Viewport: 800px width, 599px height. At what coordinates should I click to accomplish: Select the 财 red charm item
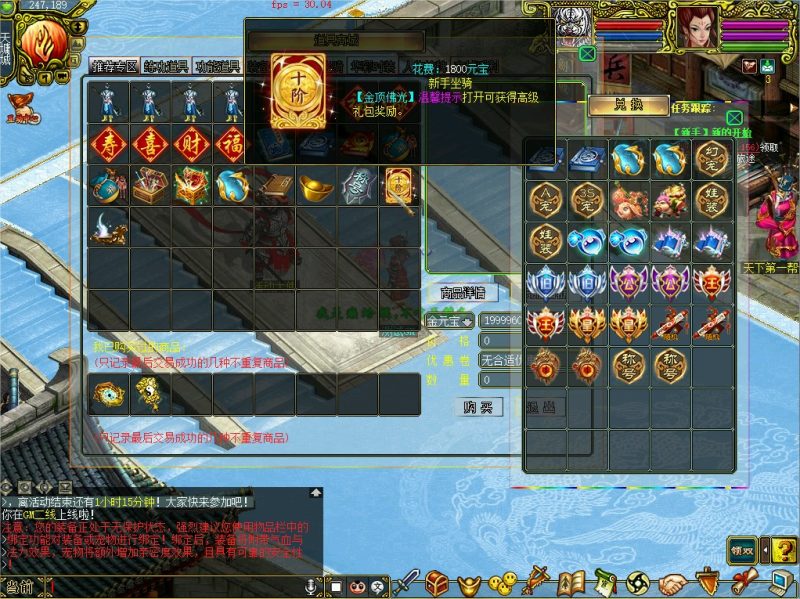click(190, 142)
